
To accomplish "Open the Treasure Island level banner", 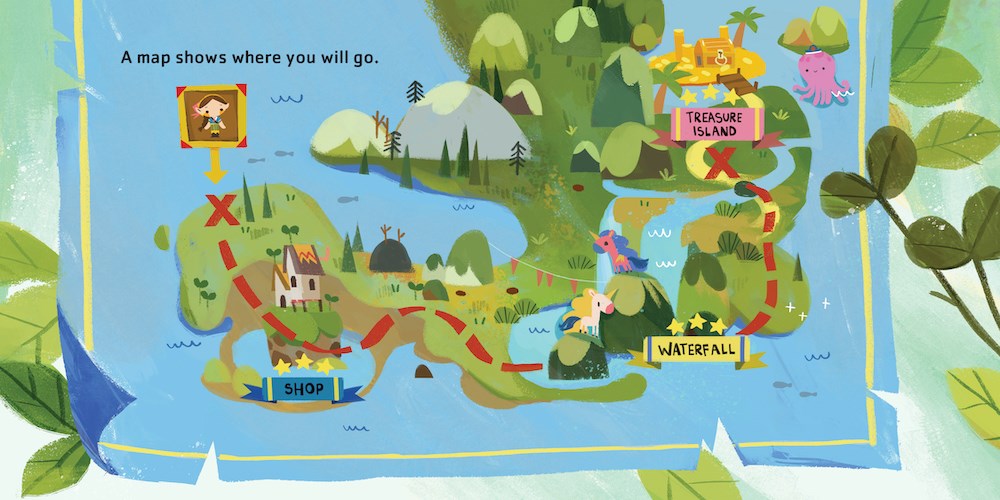I will tap(713, 125).
